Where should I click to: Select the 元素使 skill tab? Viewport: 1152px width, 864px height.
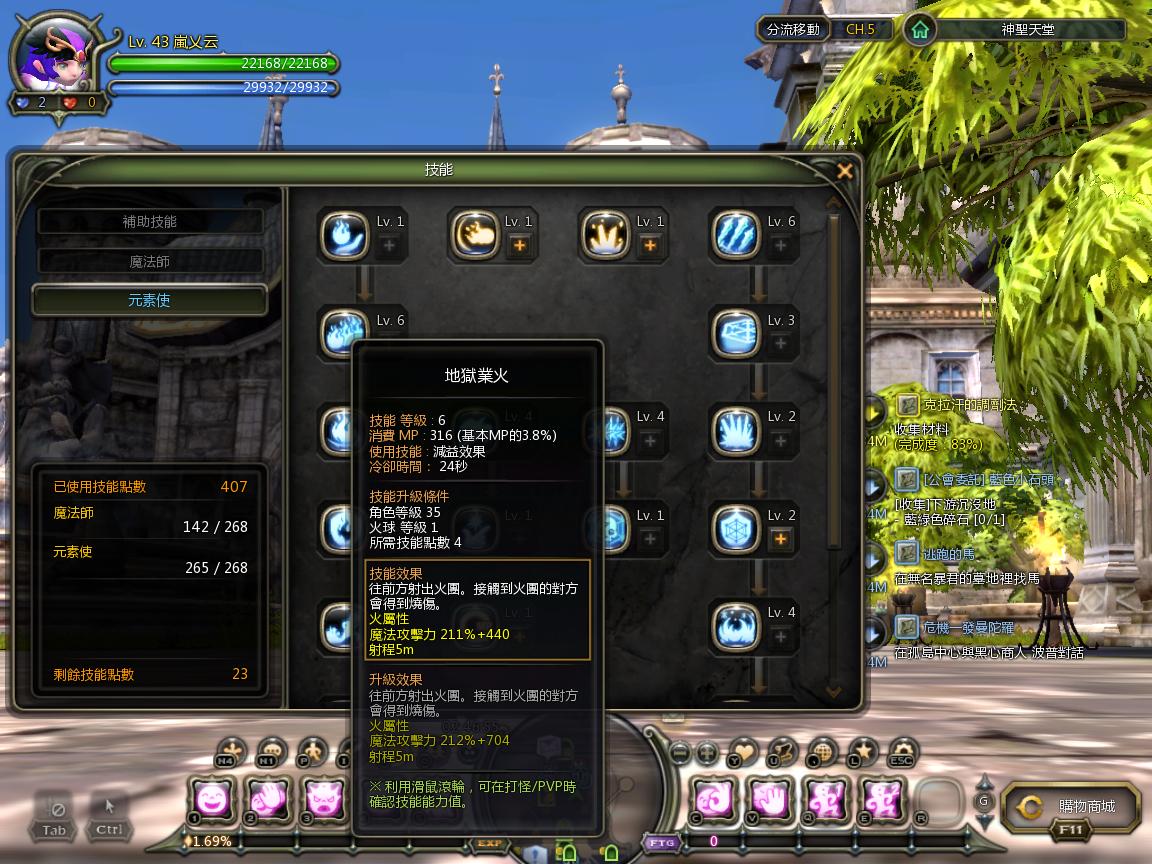coord(150,300)
